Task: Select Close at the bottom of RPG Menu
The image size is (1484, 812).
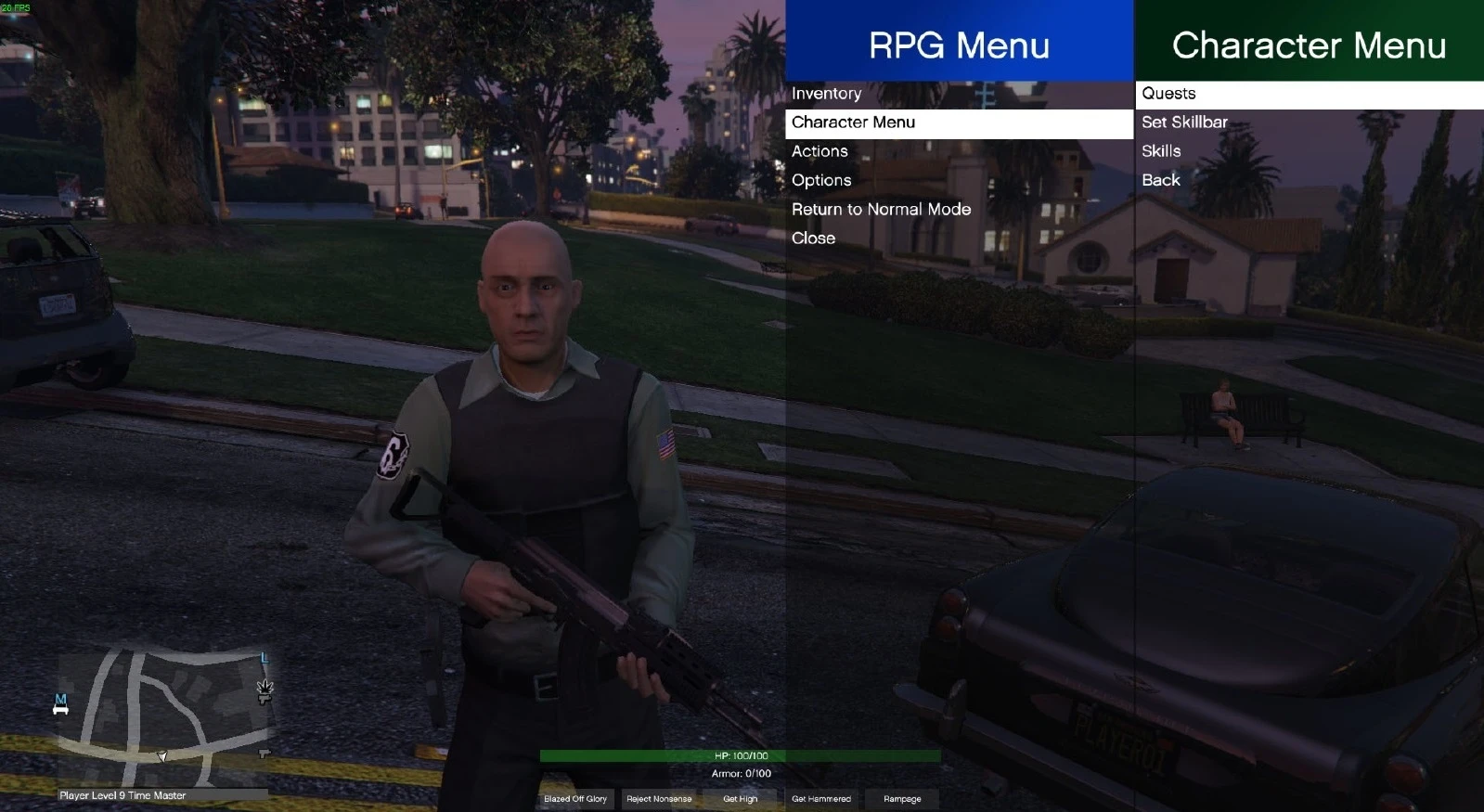Action: pos(813,238)
